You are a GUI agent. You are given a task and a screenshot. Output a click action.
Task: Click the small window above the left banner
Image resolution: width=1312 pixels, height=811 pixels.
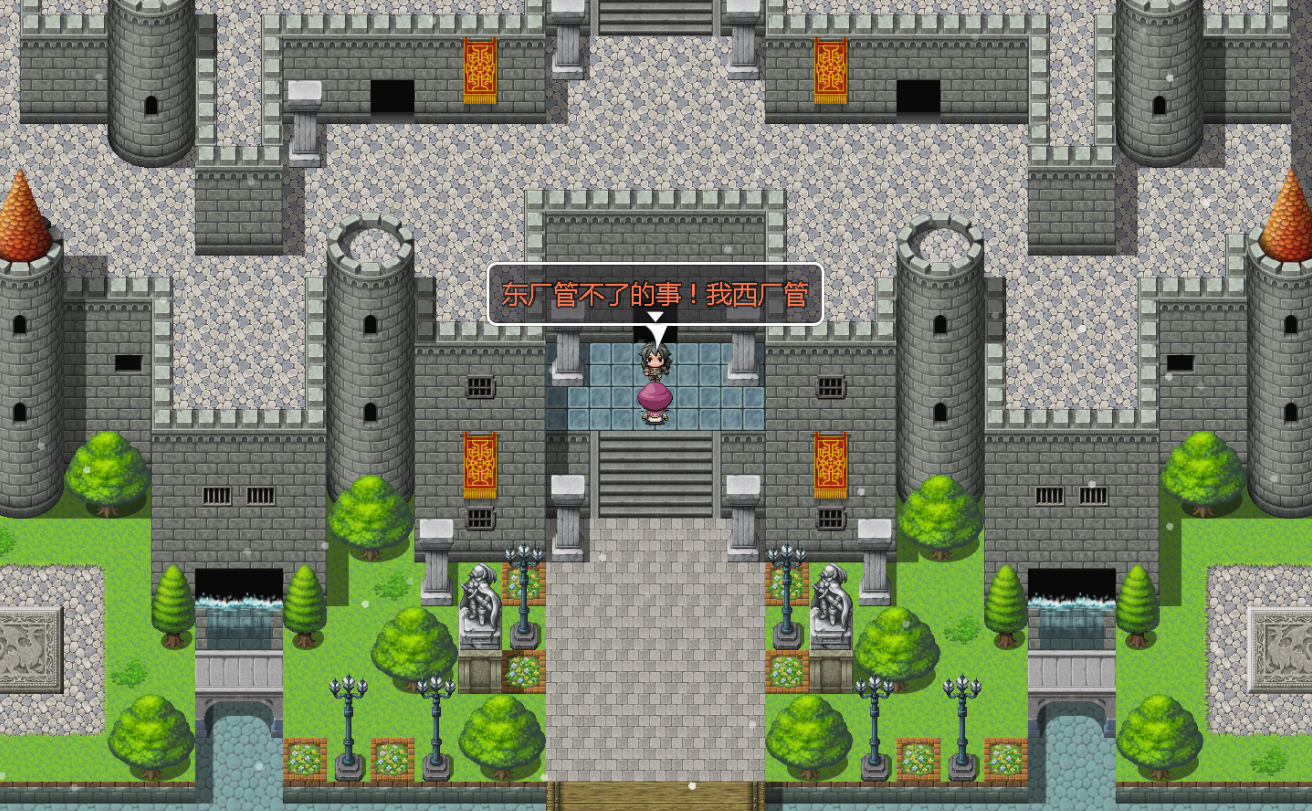point(480,385)
